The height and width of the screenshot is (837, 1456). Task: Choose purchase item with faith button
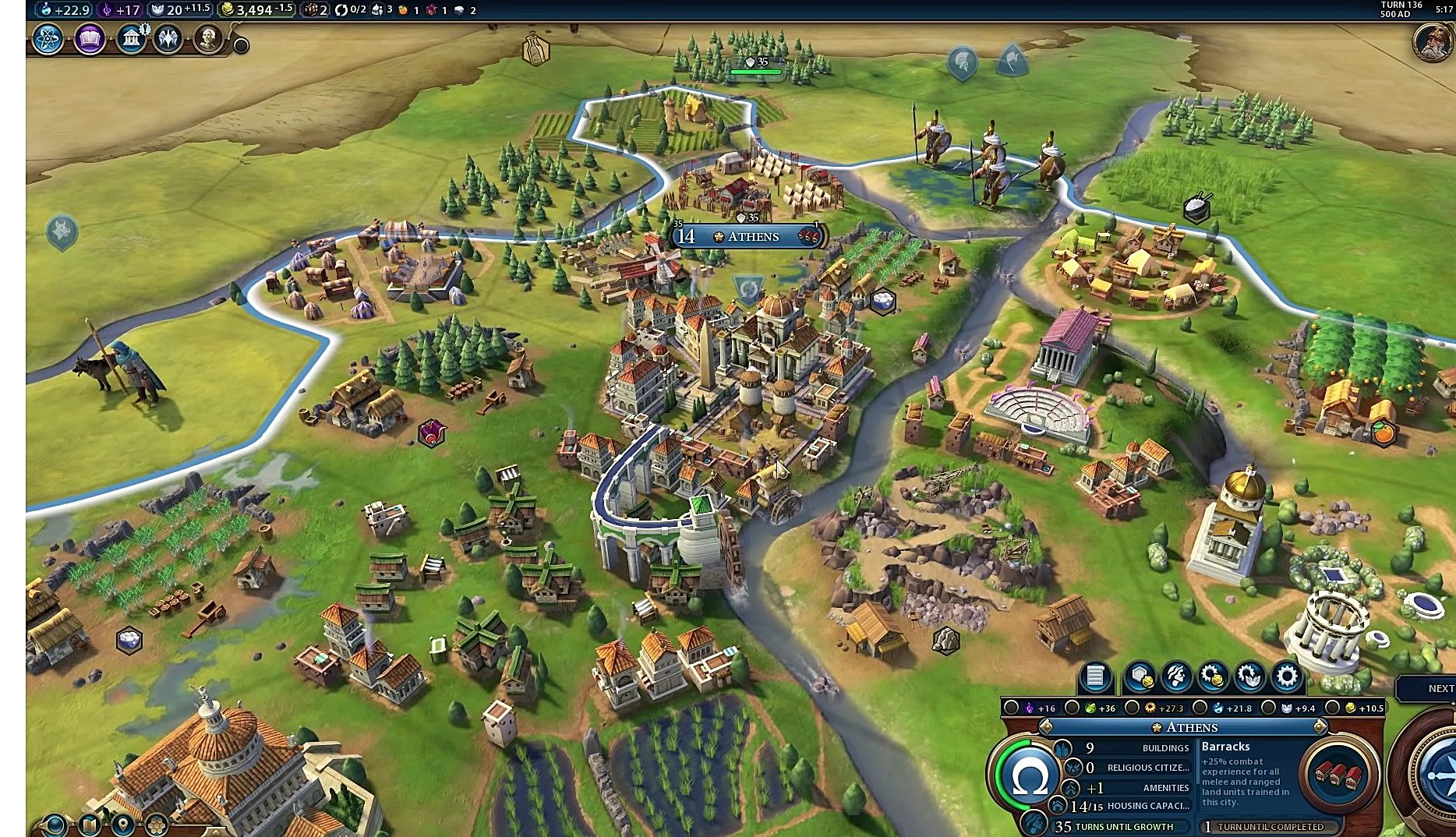pos(1250,676)
